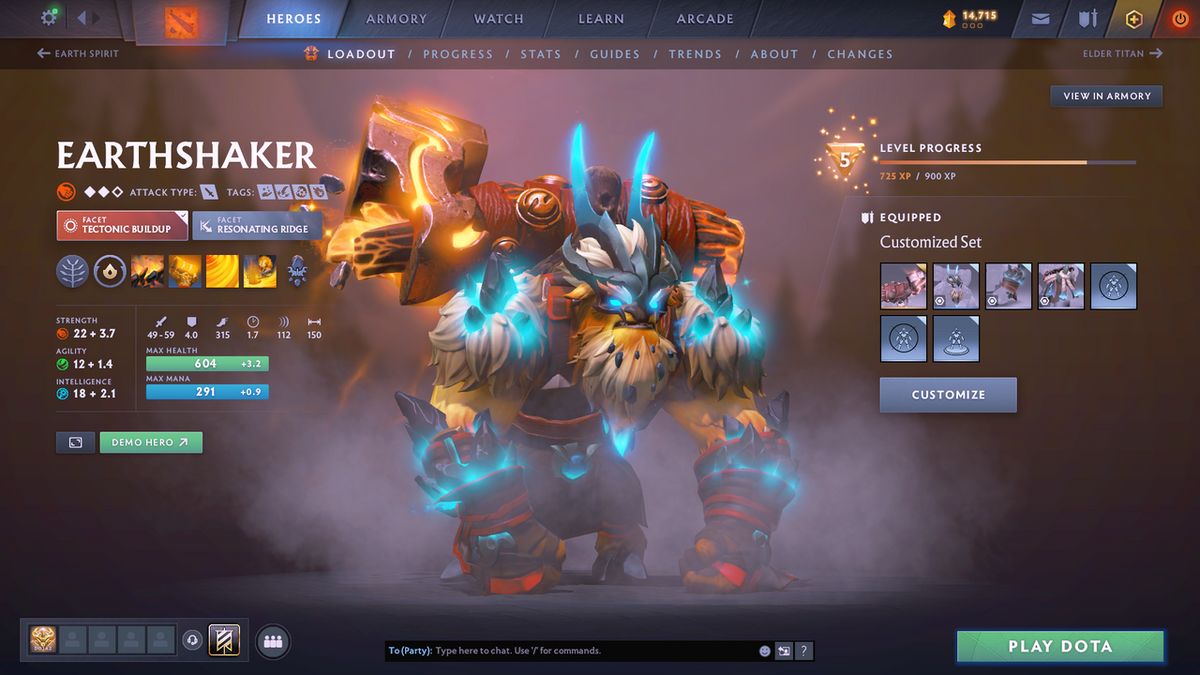Image resolution: width=1200 pixels, height=675 pixels.
Task: Switch to the Watch tab
Action: click(499, 19)
